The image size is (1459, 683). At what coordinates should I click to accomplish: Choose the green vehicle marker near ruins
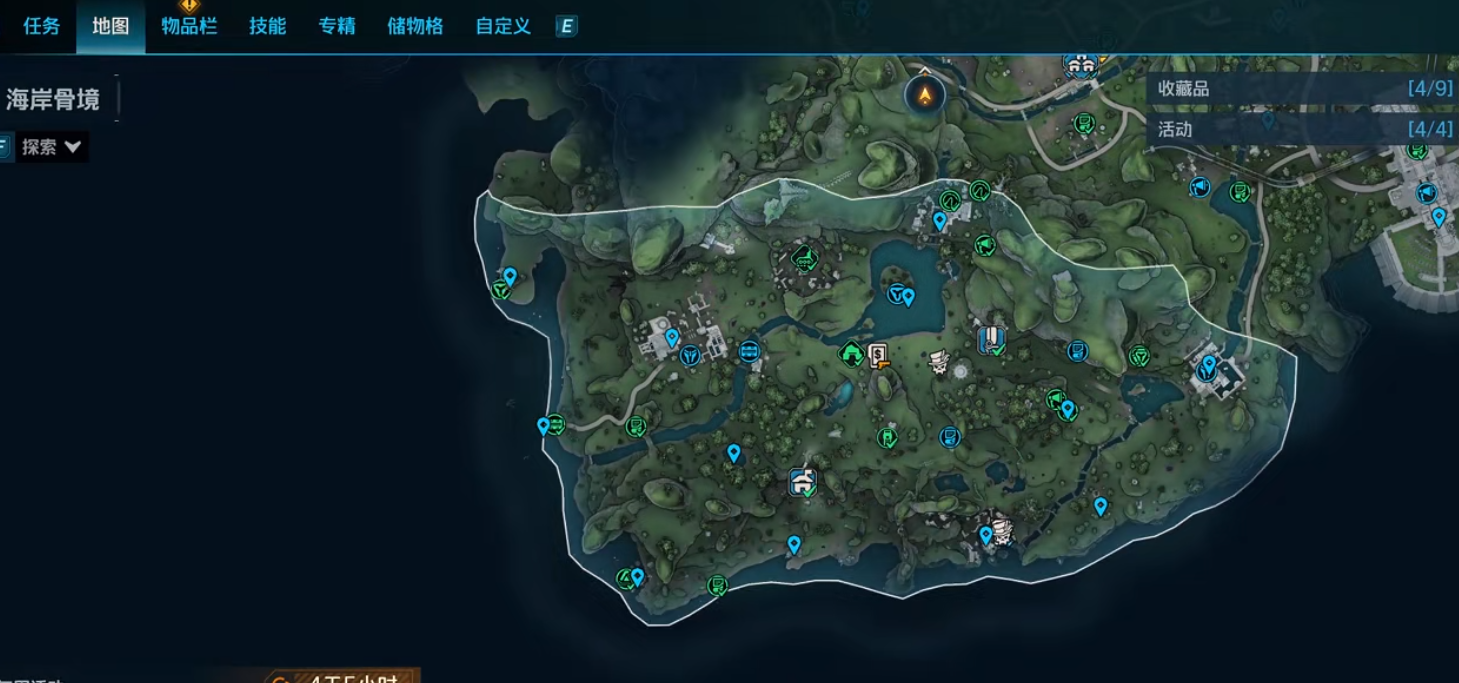pyautogui.click(x=804, y=259)
